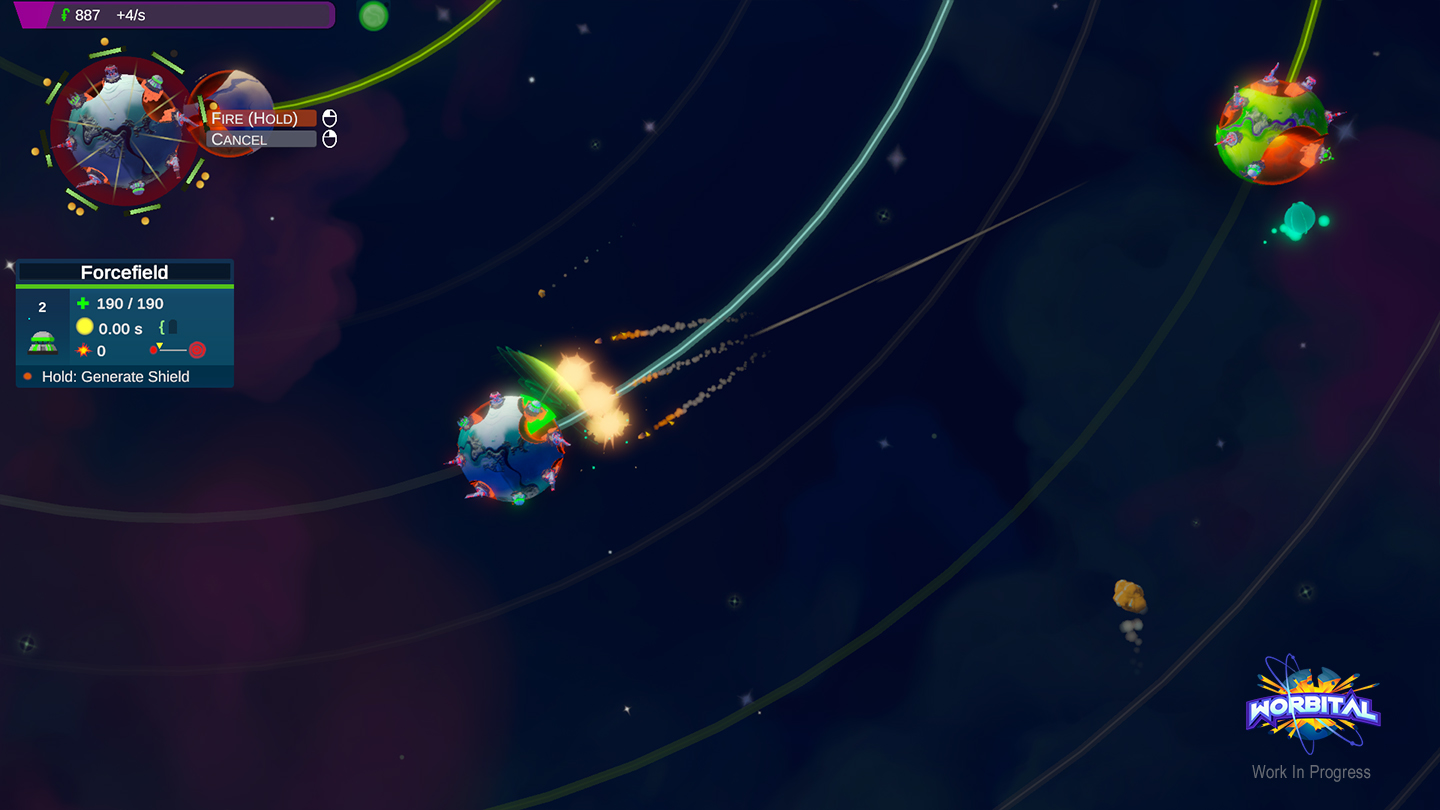Screen dimensions: 1440x810
Task: Click the yellow cooldown timer icon in the Forcefield panel
Action: pyautogui.click(x=84, y=326)
